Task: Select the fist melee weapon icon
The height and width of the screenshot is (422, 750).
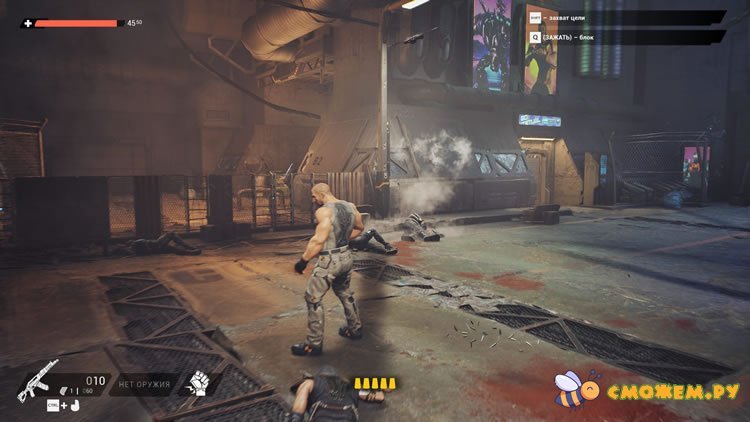Action: coord(198,383)
